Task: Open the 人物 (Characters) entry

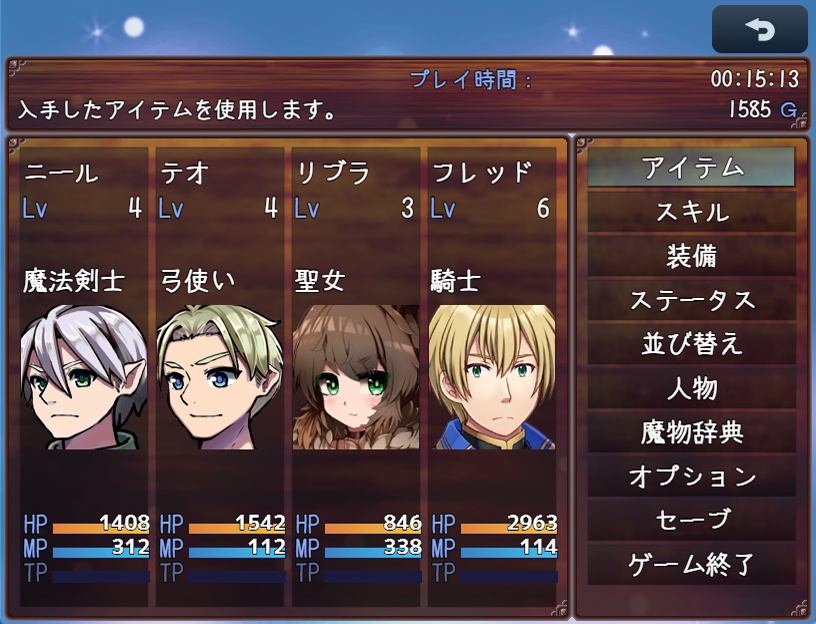Action: coord(691,388)
